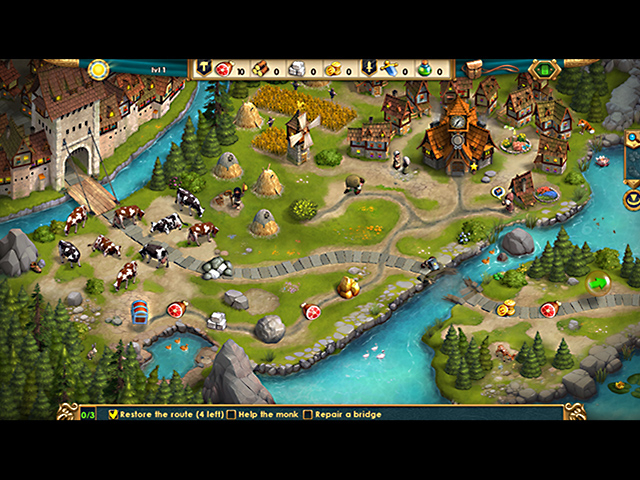Screen dimensions: 640x480
Task: Select the "Restore the route" objective
Action: click(170, 414)
